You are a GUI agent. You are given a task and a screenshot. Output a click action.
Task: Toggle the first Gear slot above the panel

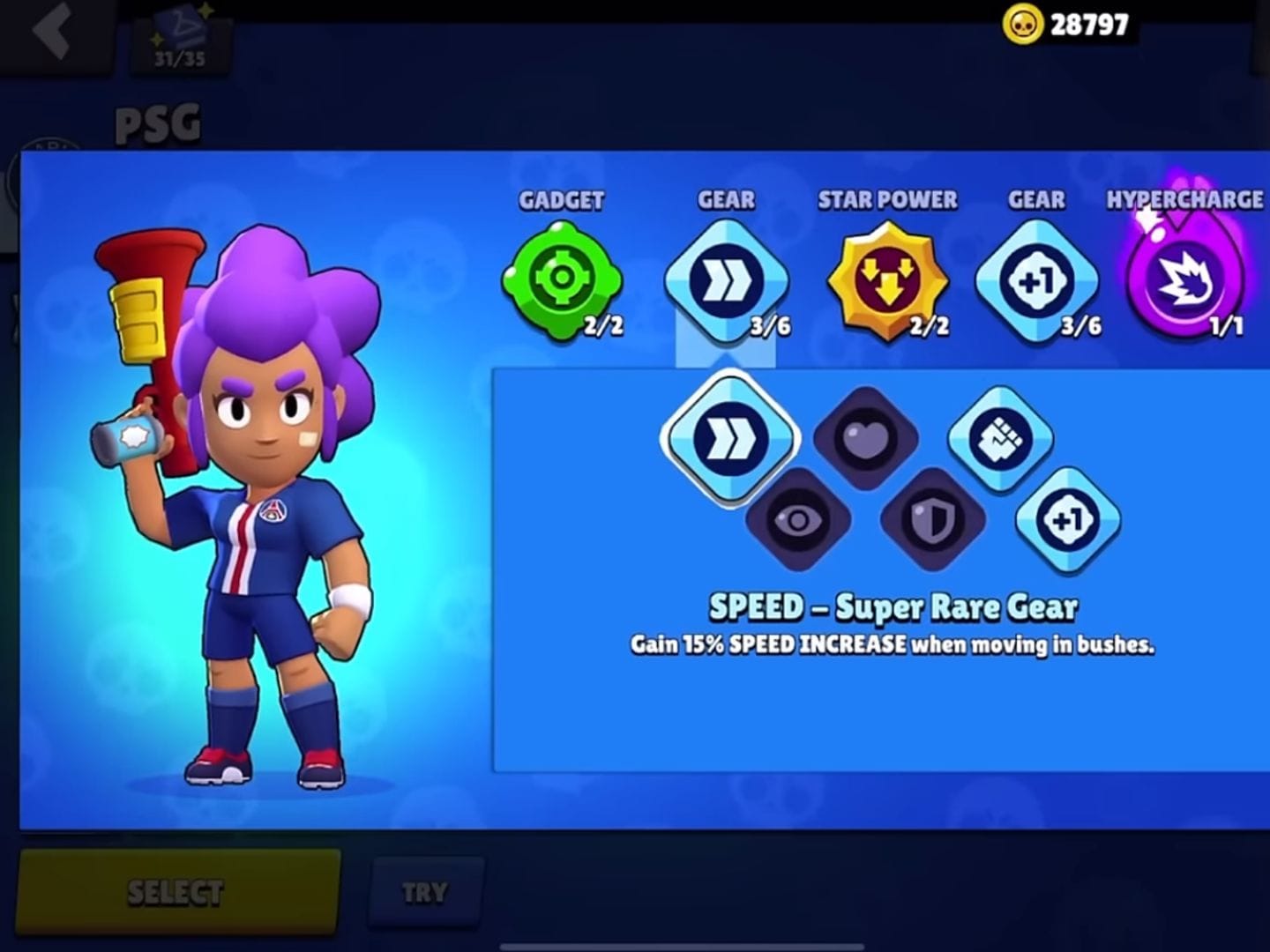click(727, 280)
